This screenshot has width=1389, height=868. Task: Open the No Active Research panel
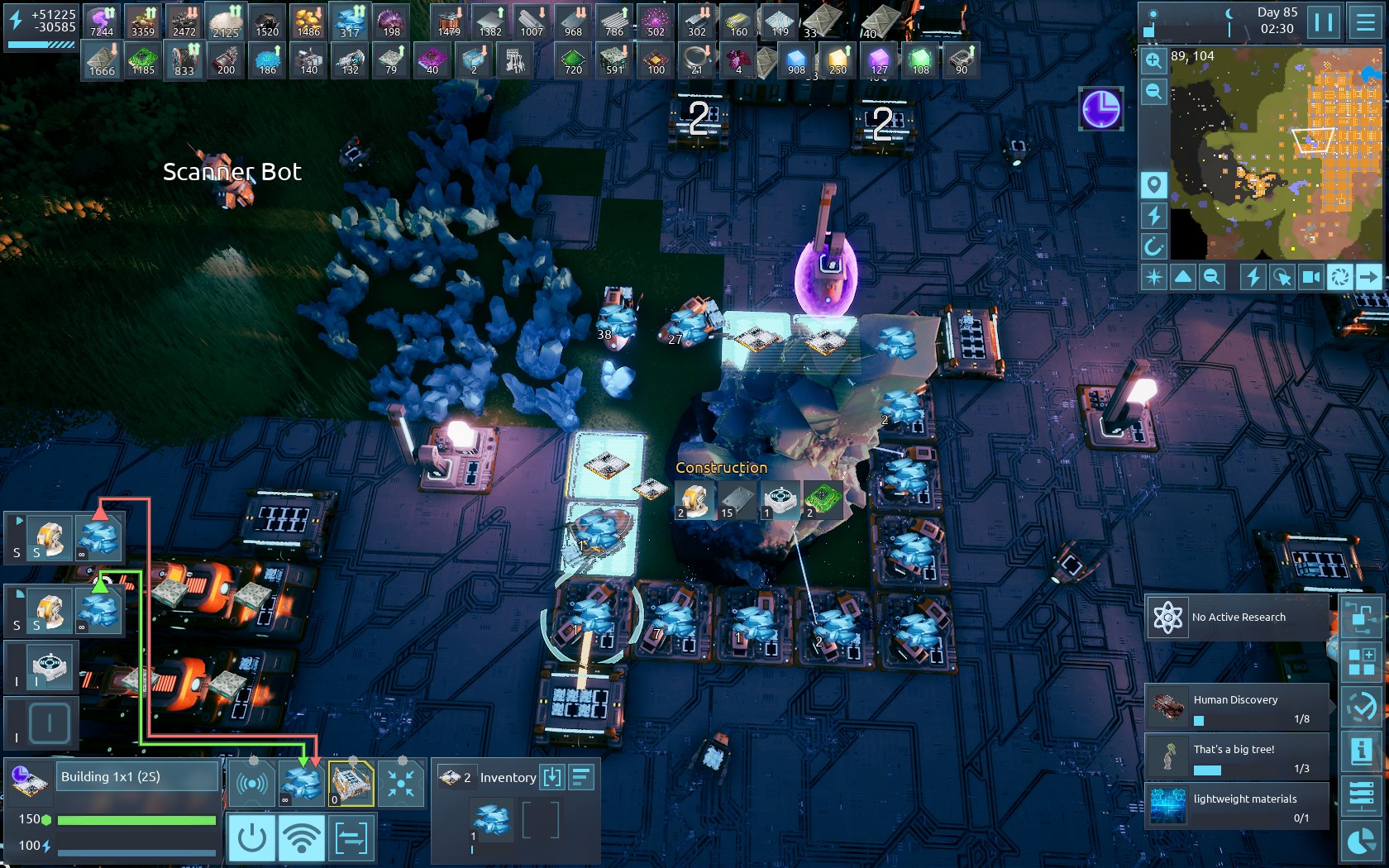[1237, 618]
